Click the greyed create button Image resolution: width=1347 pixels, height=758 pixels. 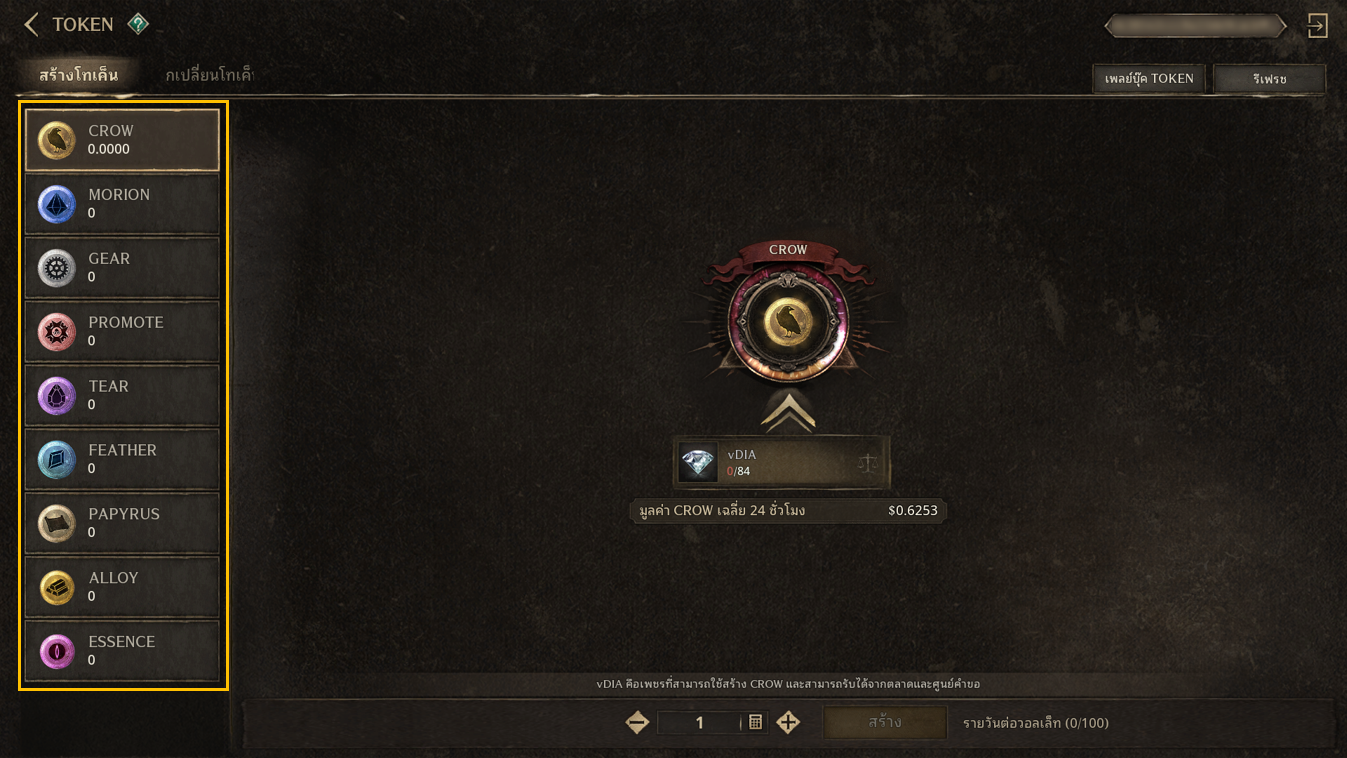(x=884, y=722)
